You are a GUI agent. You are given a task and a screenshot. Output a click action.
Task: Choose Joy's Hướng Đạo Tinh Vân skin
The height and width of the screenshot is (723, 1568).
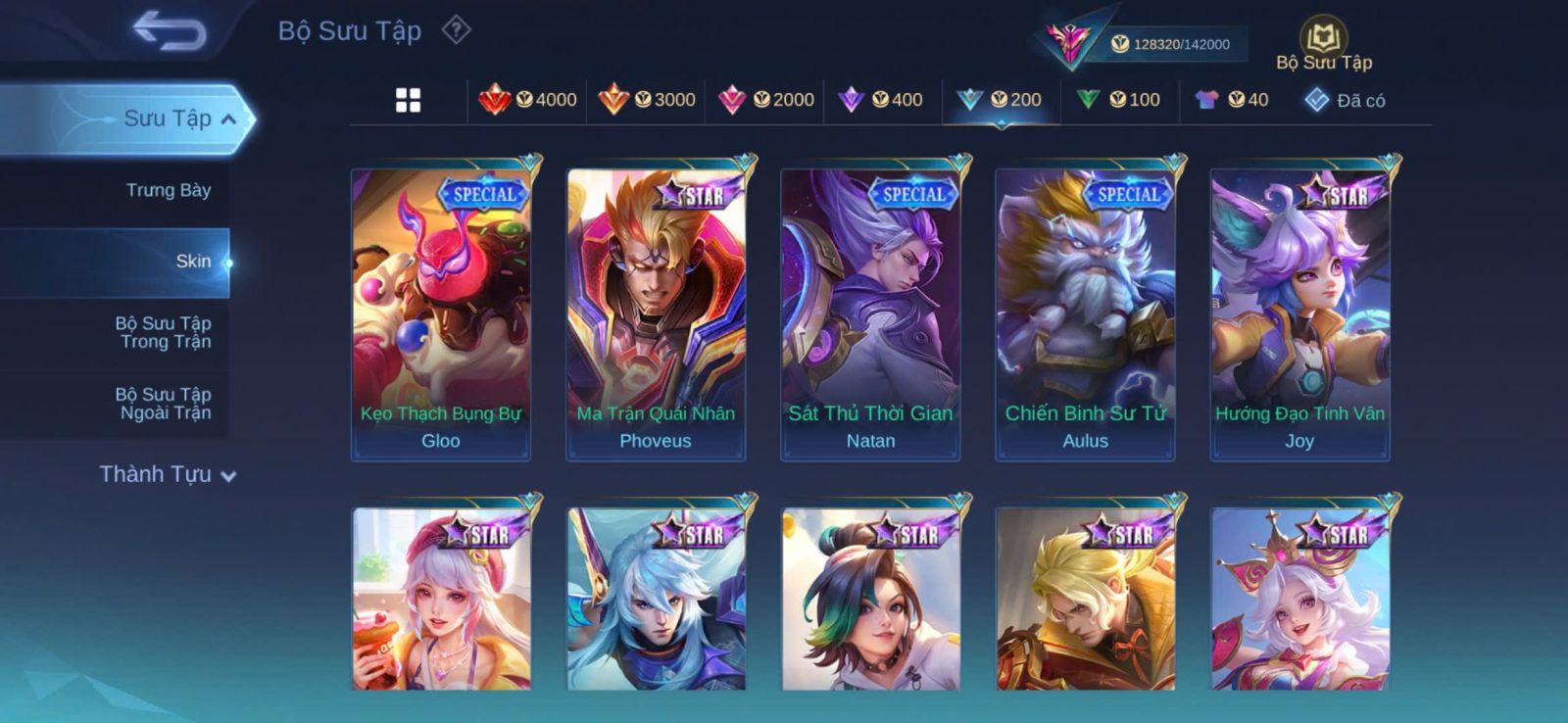(1299, 313)
